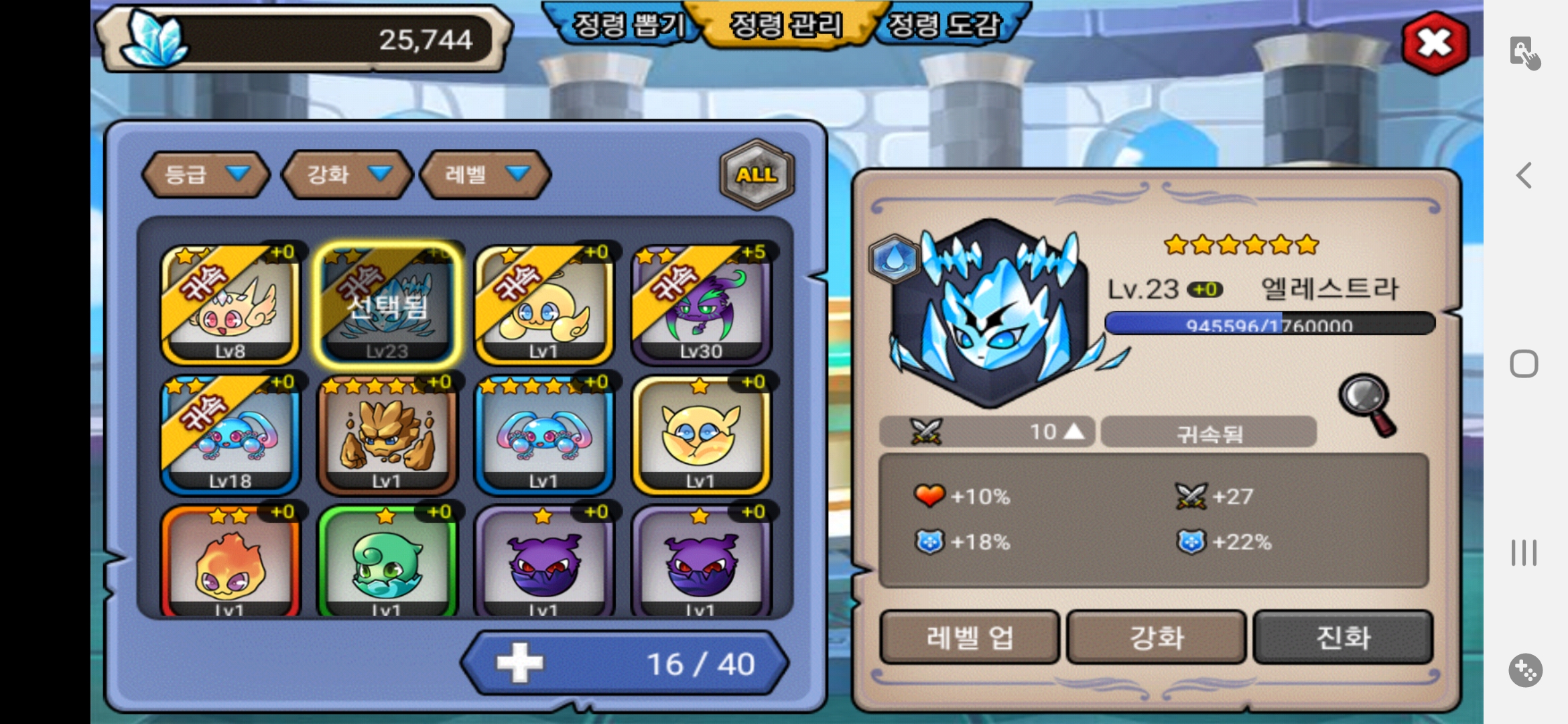The width and height of the screenshot is (1568, 724).
Task: Choose the brown rock golem spirit
Action: tap(387, 435)
